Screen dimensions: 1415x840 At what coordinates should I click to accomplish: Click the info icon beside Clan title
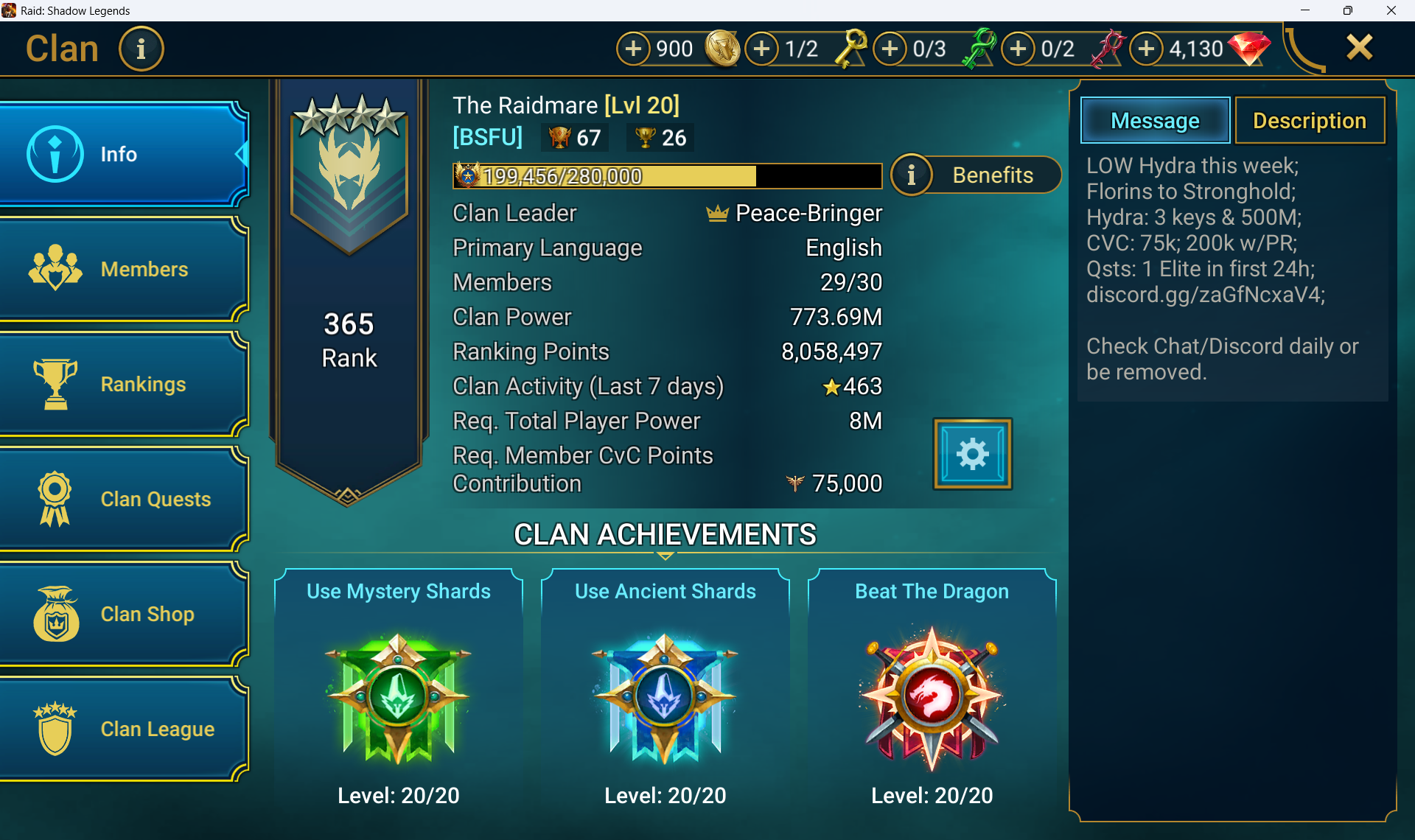[141, 49]
